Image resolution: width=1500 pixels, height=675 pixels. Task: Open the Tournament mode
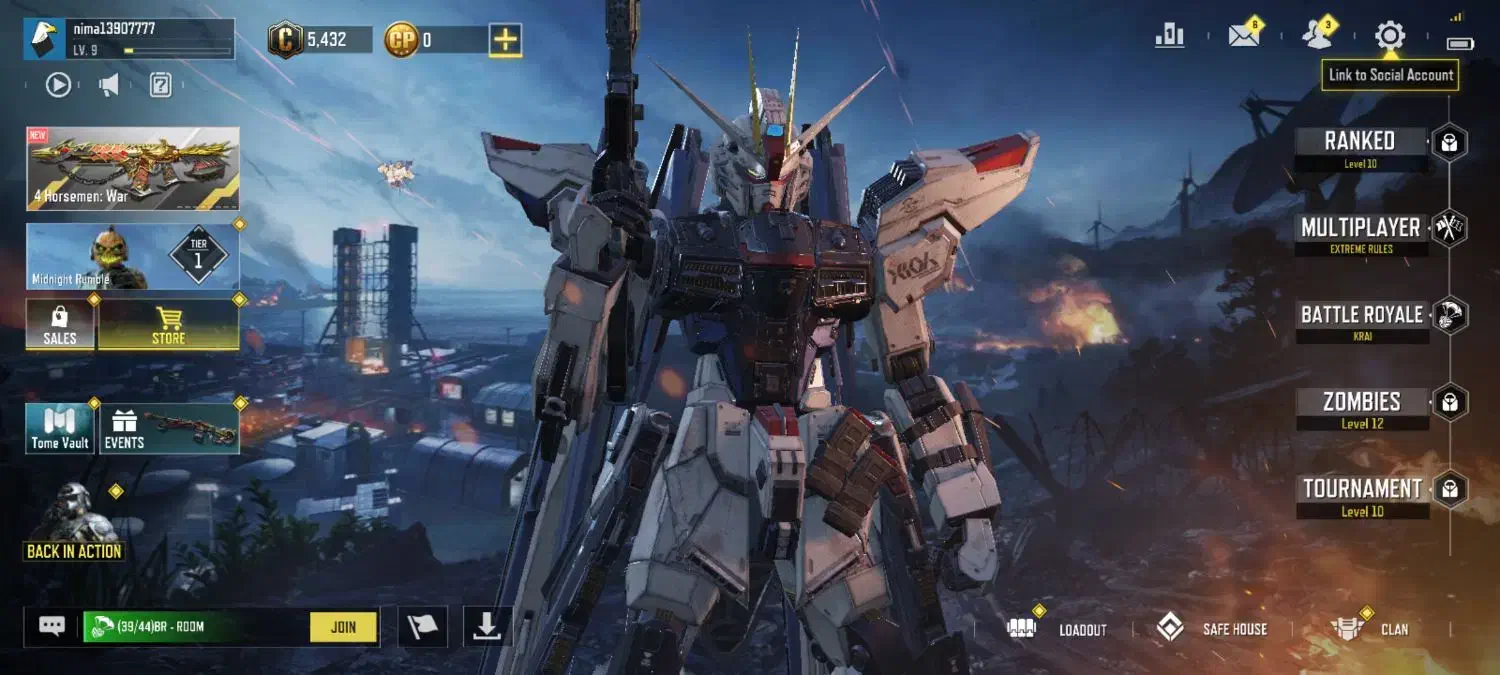click(x=1361, y=490)
